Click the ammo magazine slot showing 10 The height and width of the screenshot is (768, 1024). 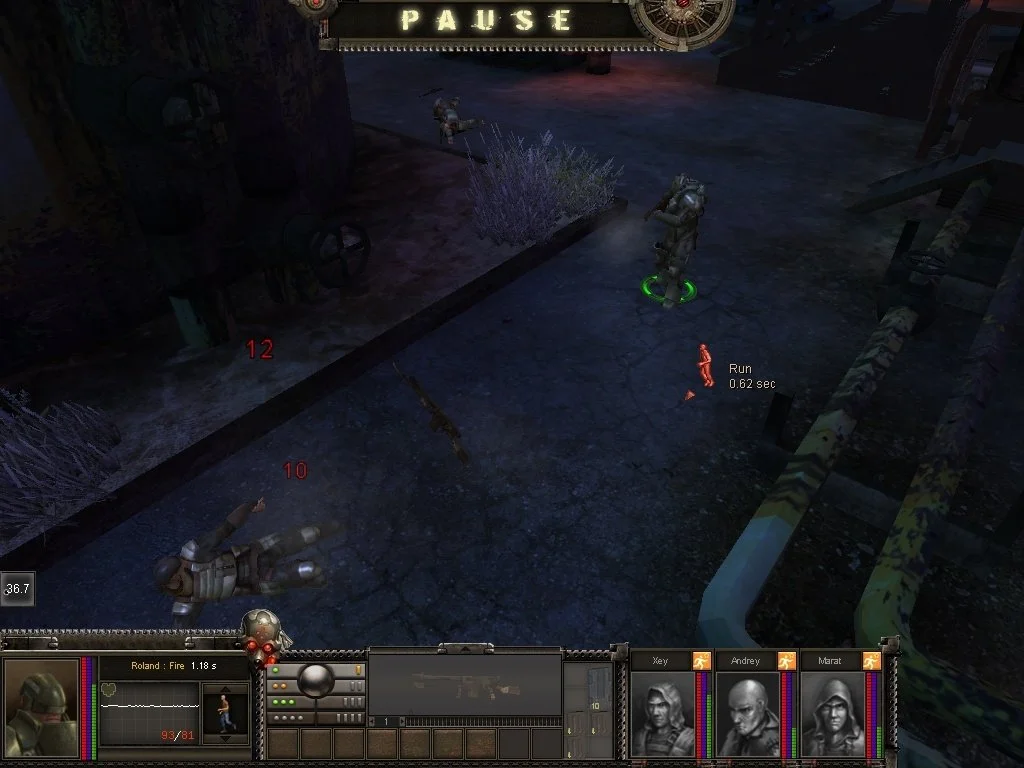tap(594, 706)
